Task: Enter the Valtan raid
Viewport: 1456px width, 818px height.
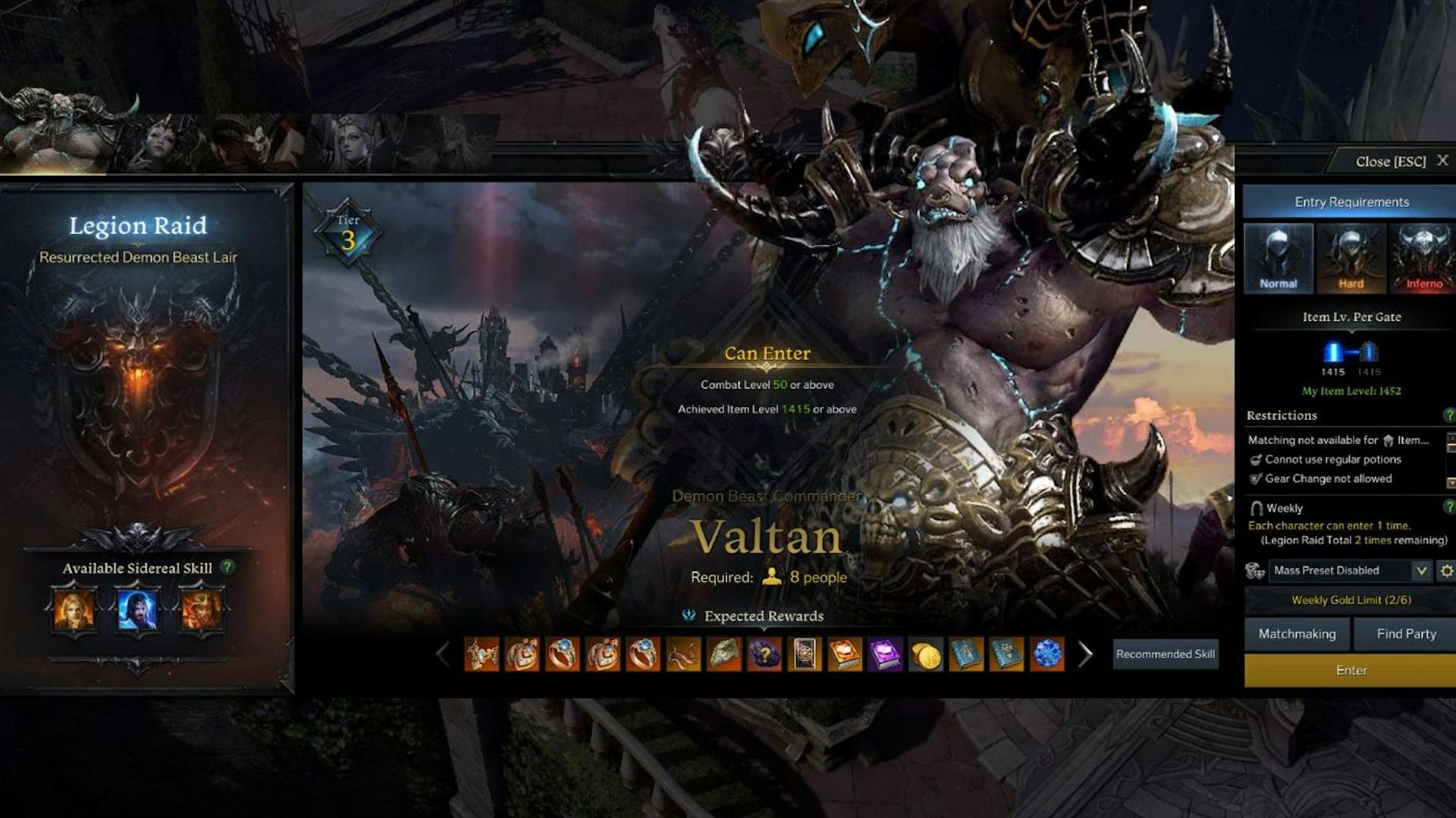Action: [1351, 670]
